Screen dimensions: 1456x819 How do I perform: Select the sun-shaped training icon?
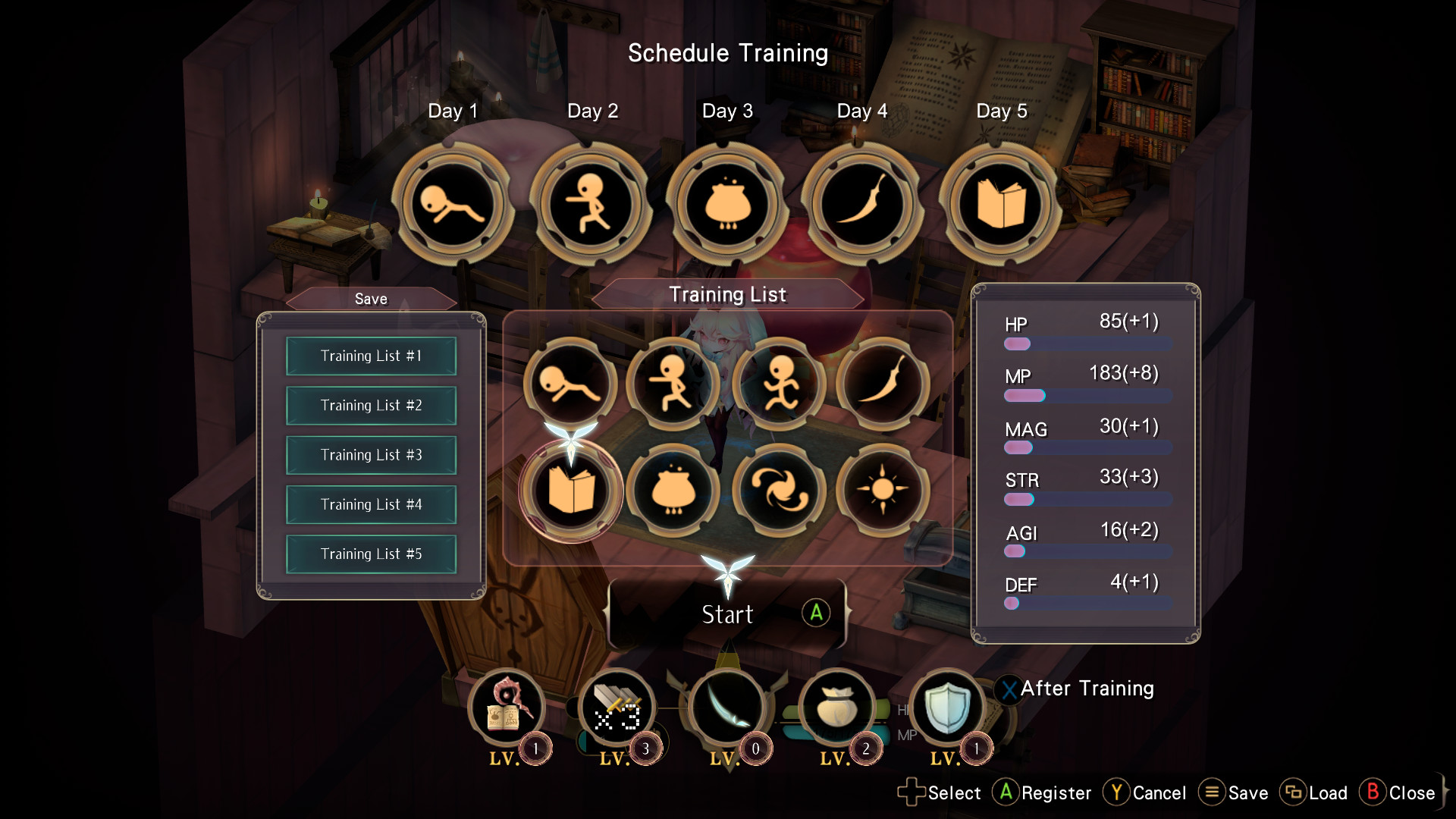882,491
